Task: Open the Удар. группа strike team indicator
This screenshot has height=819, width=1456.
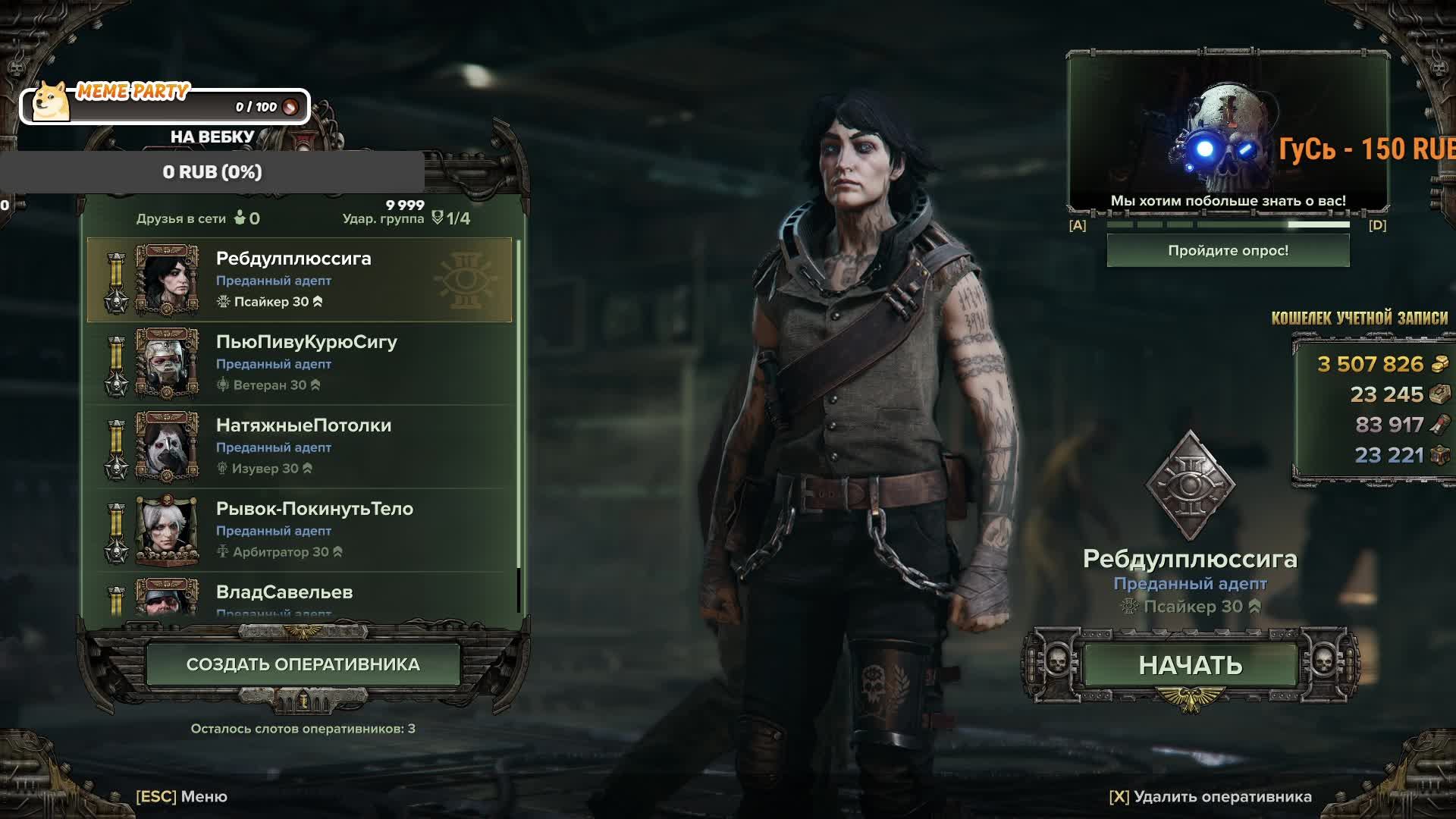Action: pos(406,218)
